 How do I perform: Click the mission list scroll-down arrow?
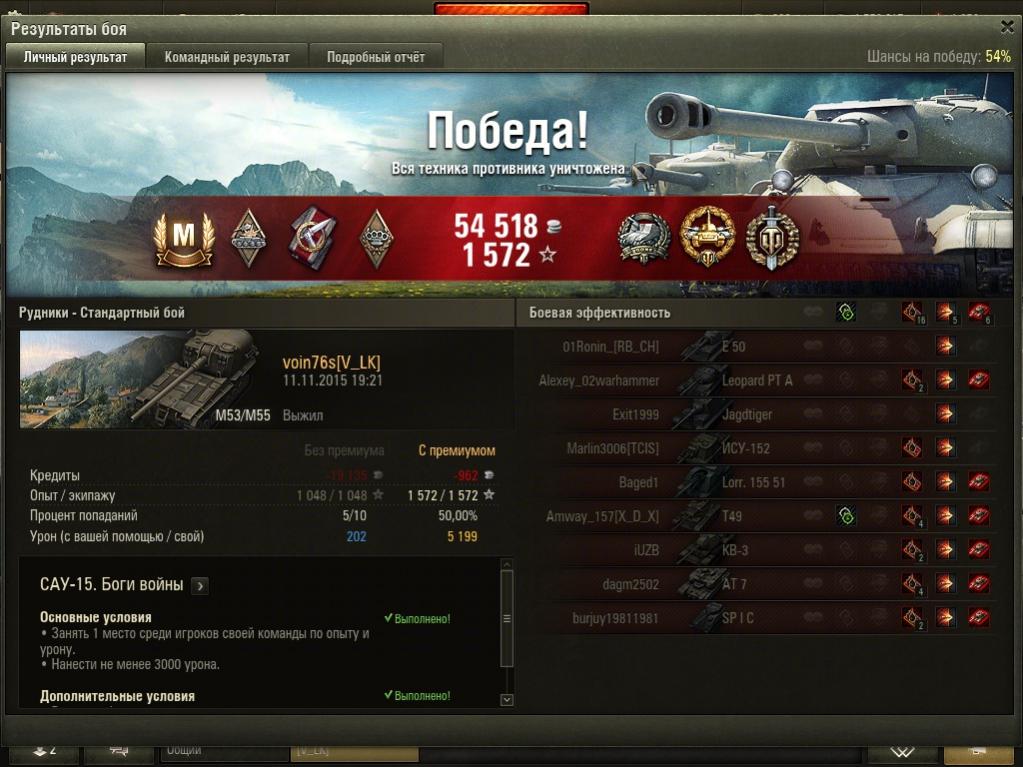[x=506, y=700]
